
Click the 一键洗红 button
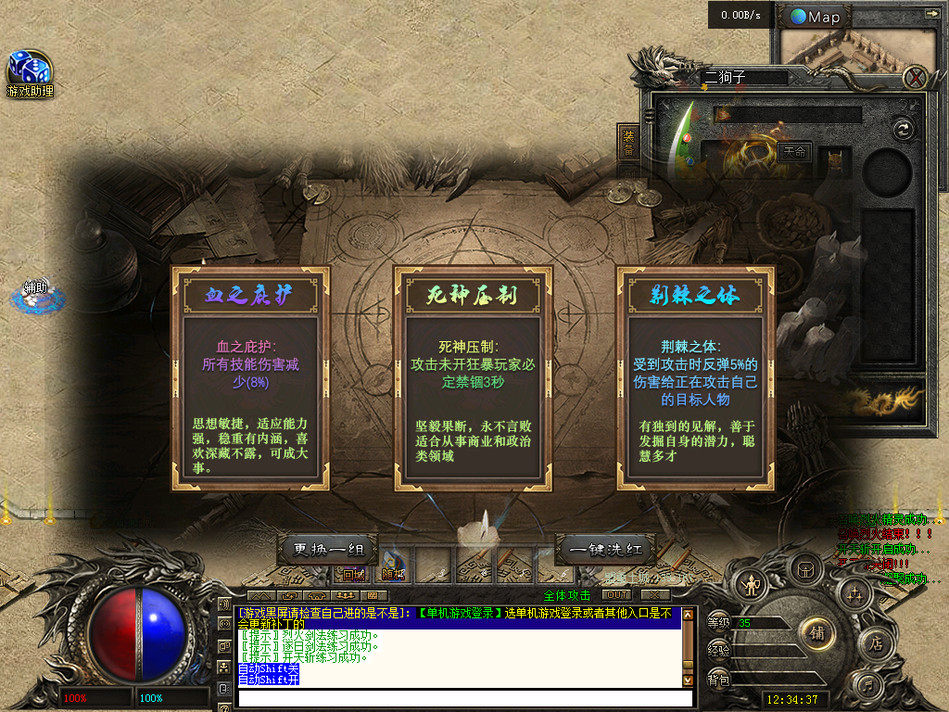[605, 549]
